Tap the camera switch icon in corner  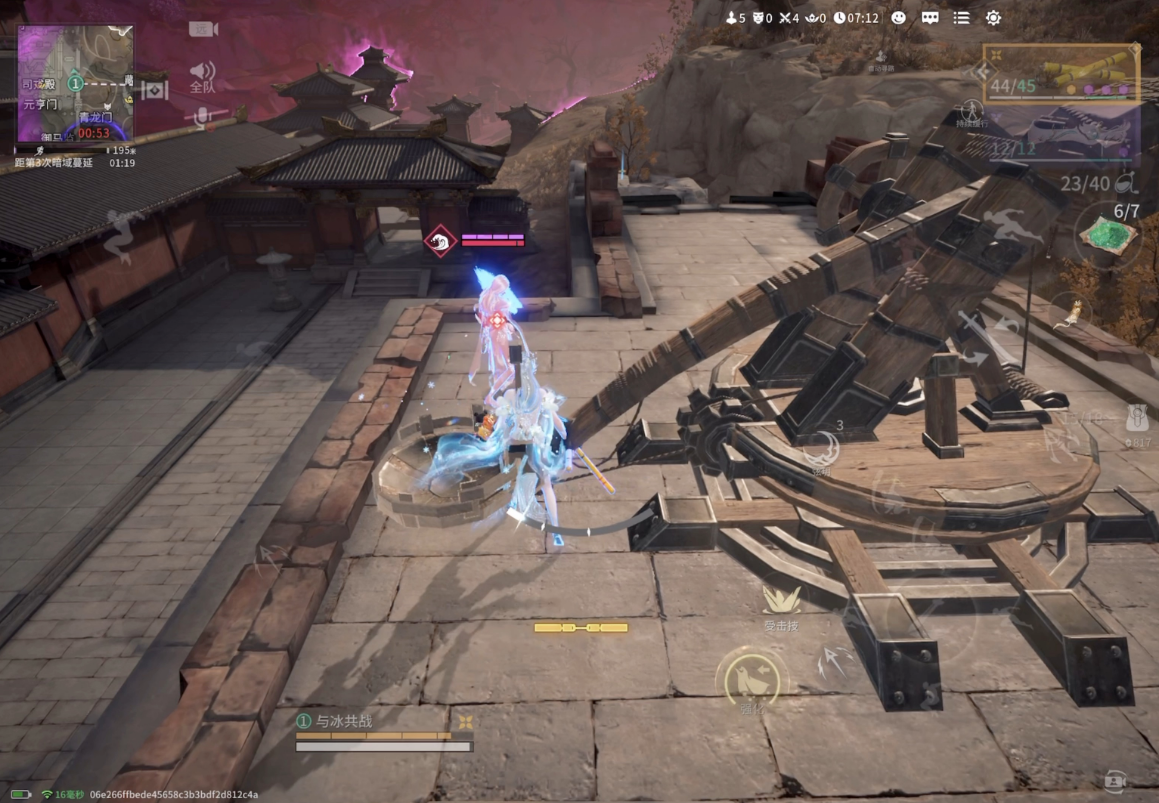click(x=1115, y=781)
